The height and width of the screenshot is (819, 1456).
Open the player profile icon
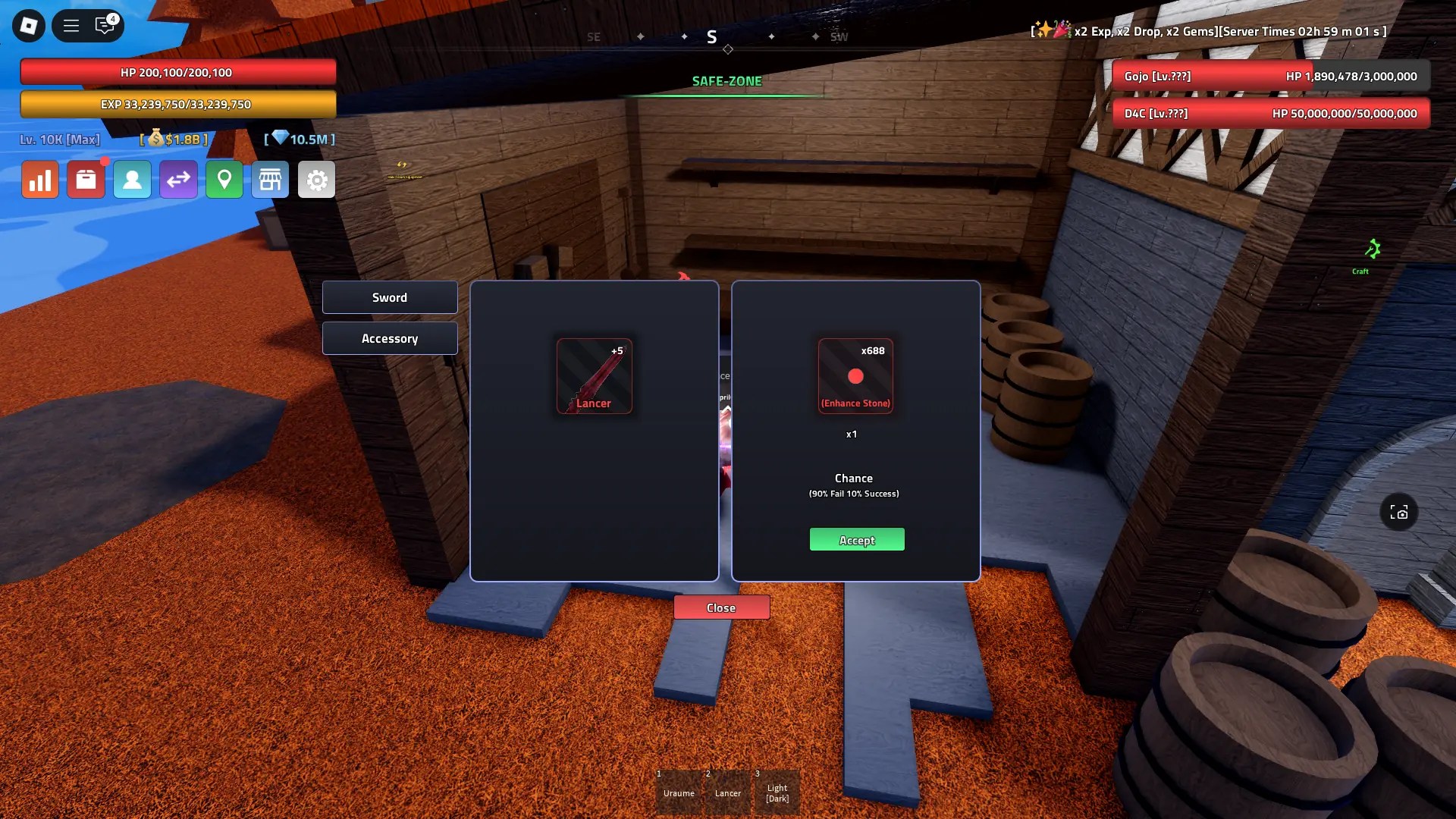coord(133,179)
